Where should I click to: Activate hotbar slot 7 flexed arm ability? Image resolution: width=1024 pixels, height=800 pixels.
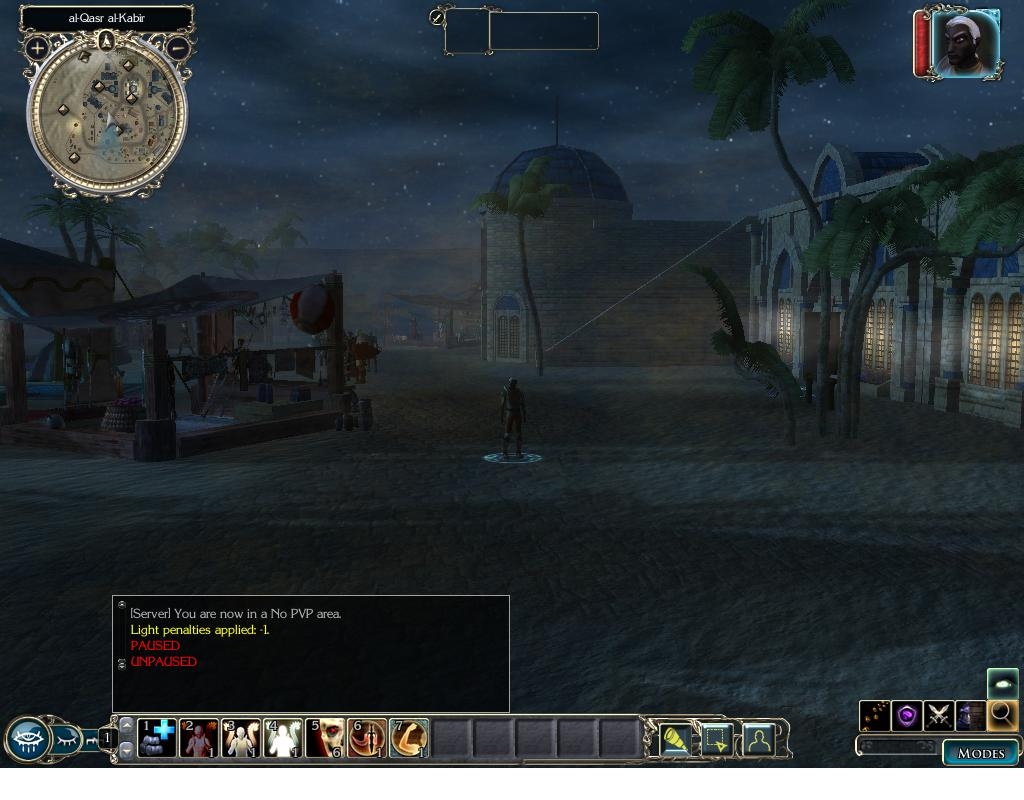pyautogui.click(x=409, y=739)
